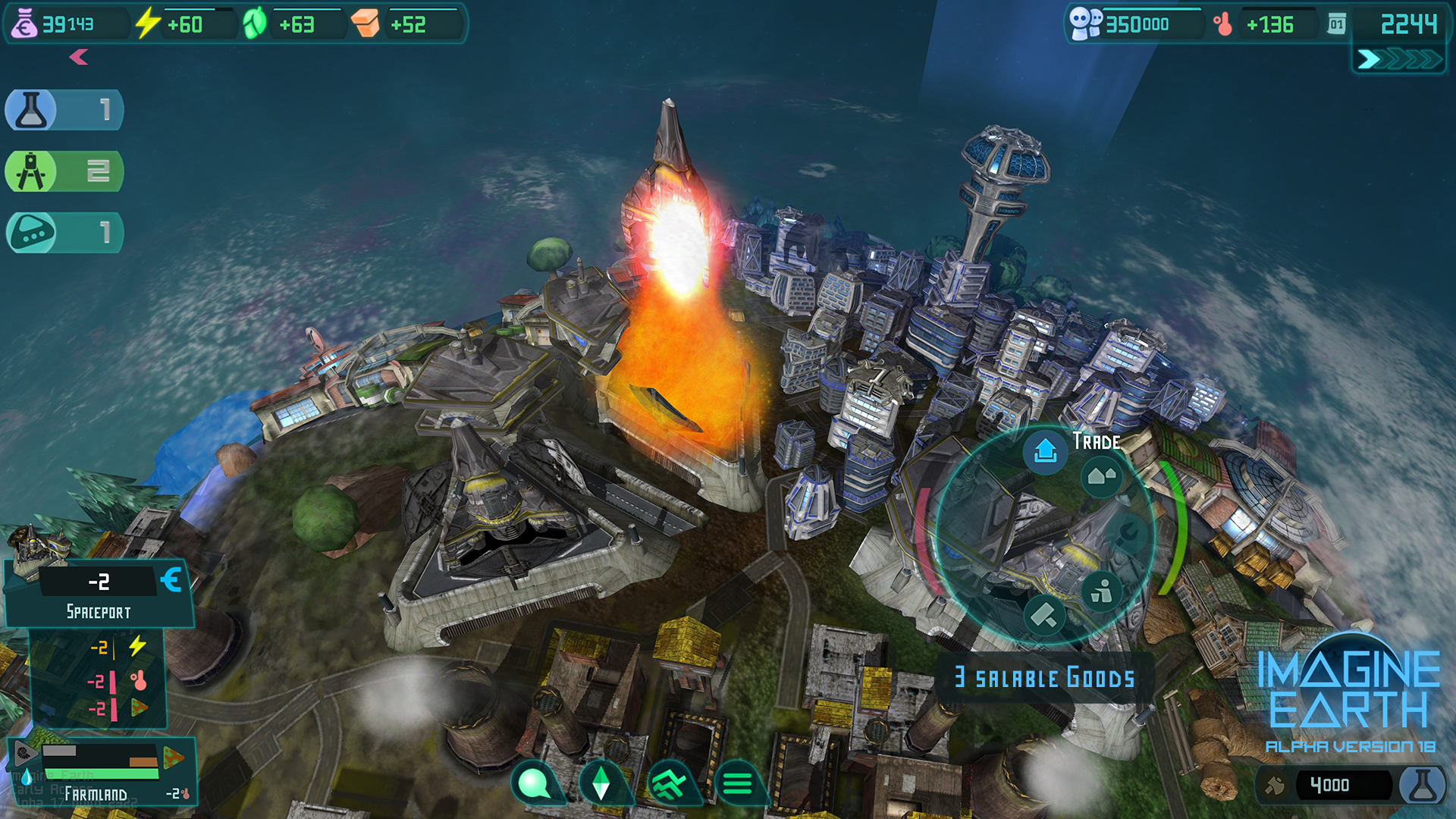1456x819 pixels.
Task: Open the upgrade buildings icon in the radial menu
Action: tap(1102, 476)
